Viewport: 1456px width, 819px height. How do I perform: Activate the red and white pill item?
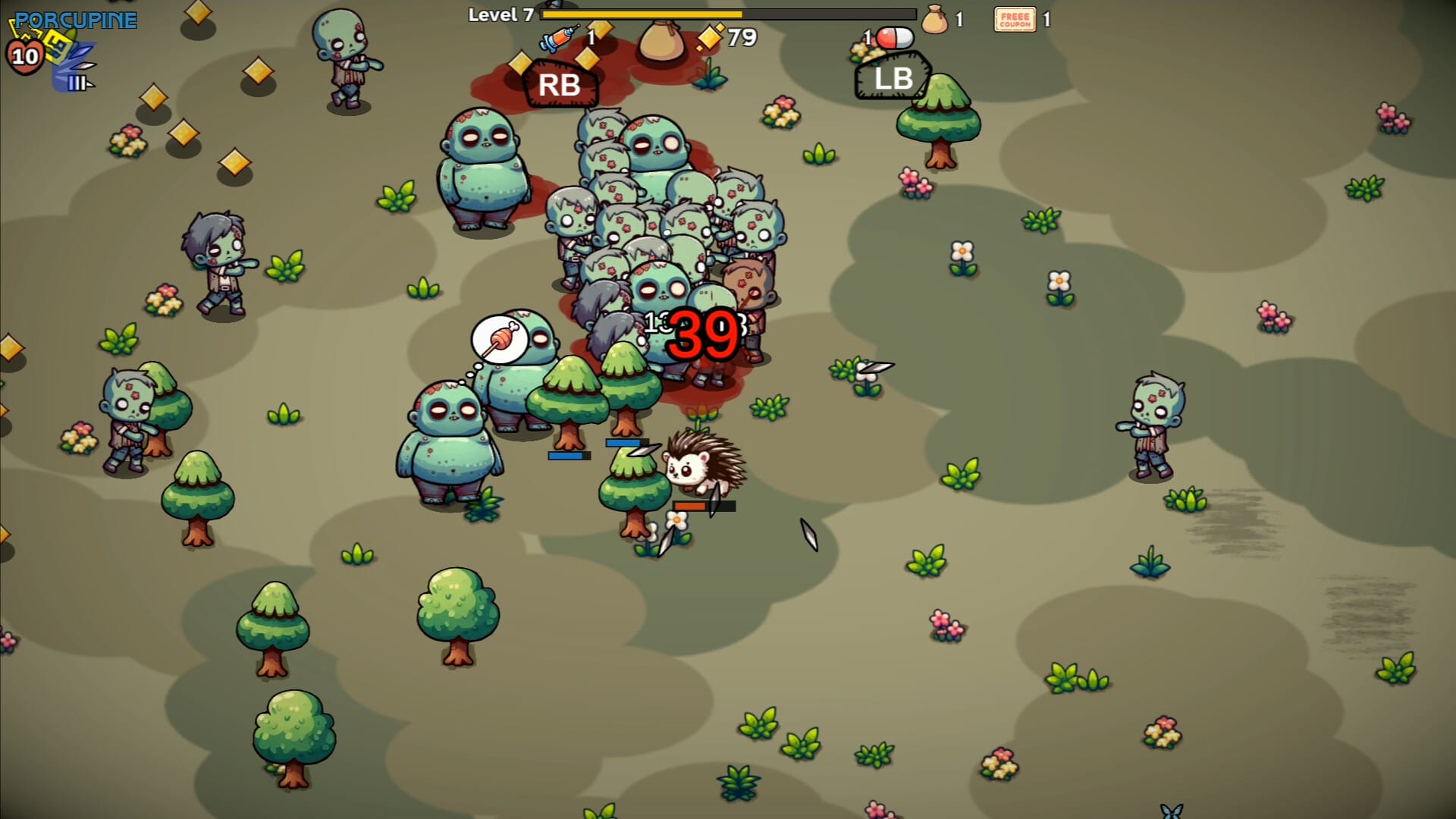894,38
